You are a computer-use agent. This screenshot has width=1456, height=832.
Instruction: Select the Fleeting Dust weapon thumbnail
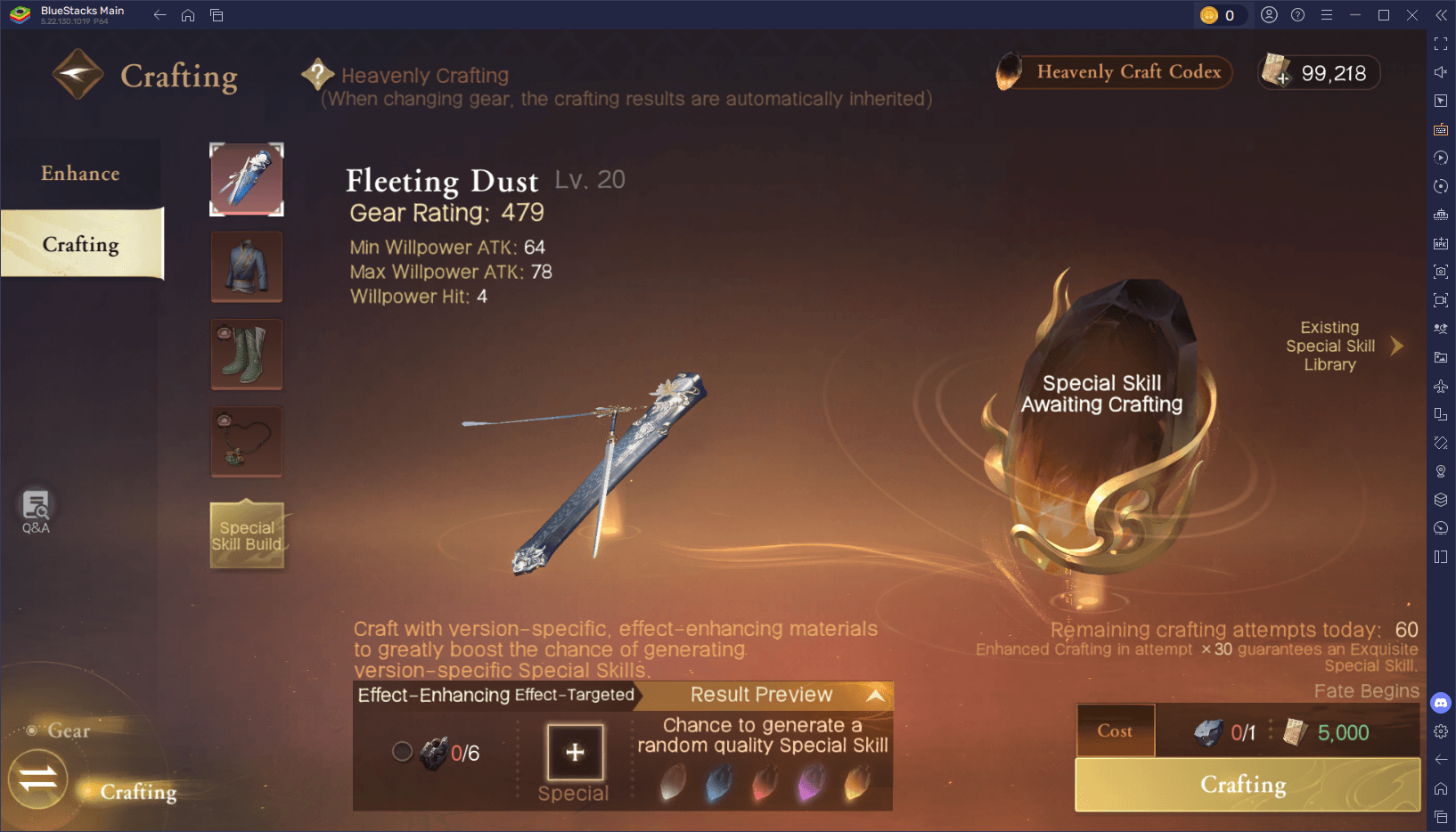247,178
